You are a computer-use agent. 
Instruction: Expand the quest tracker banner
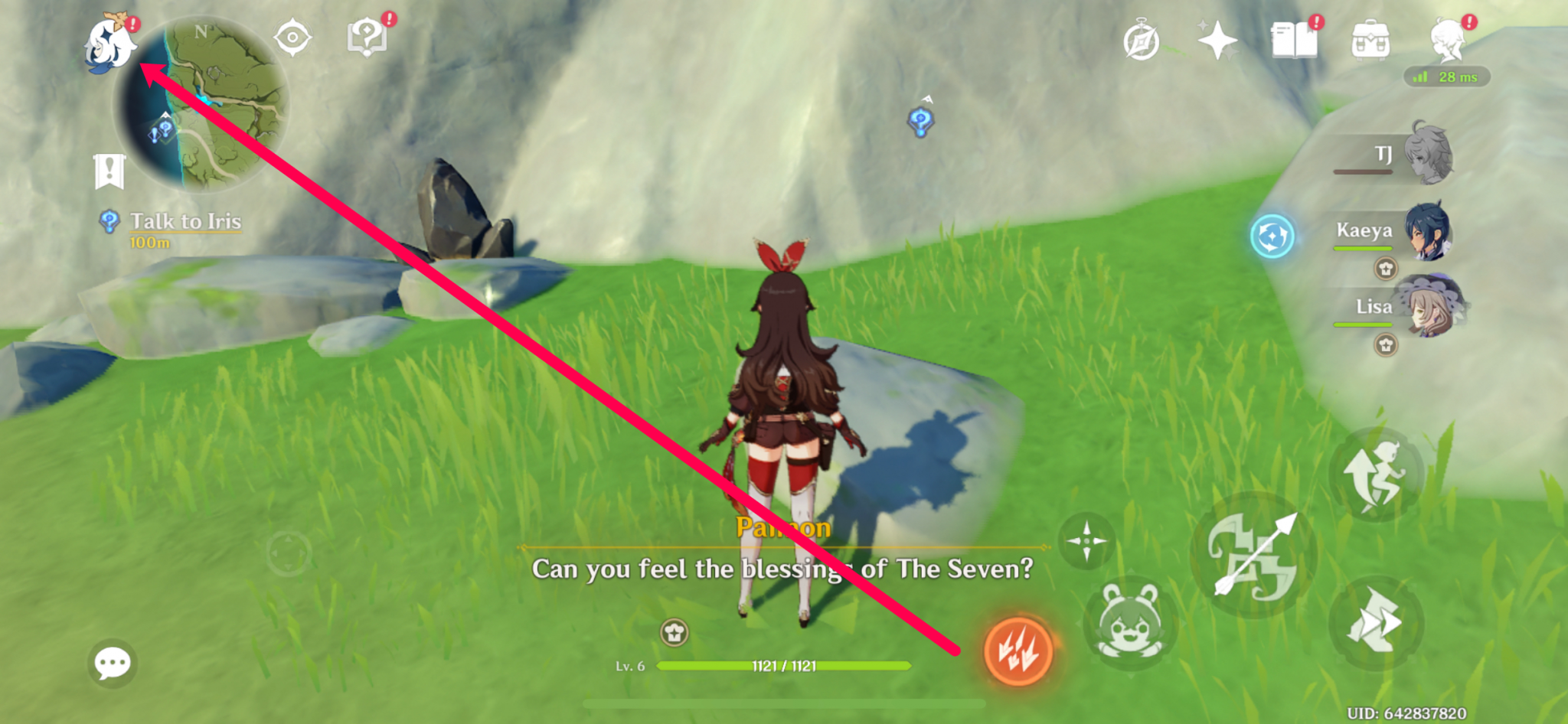108,170
